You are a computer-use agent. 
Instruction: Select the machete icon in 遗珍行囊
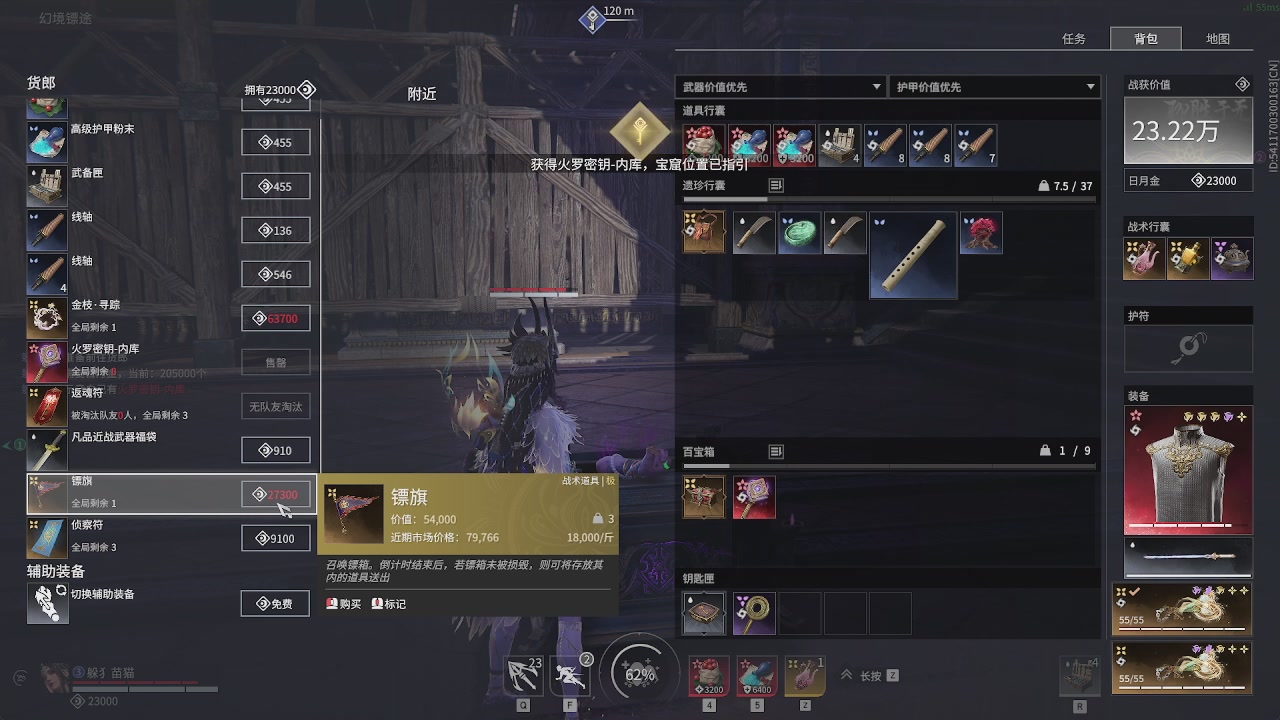click(x=753, y=231)
